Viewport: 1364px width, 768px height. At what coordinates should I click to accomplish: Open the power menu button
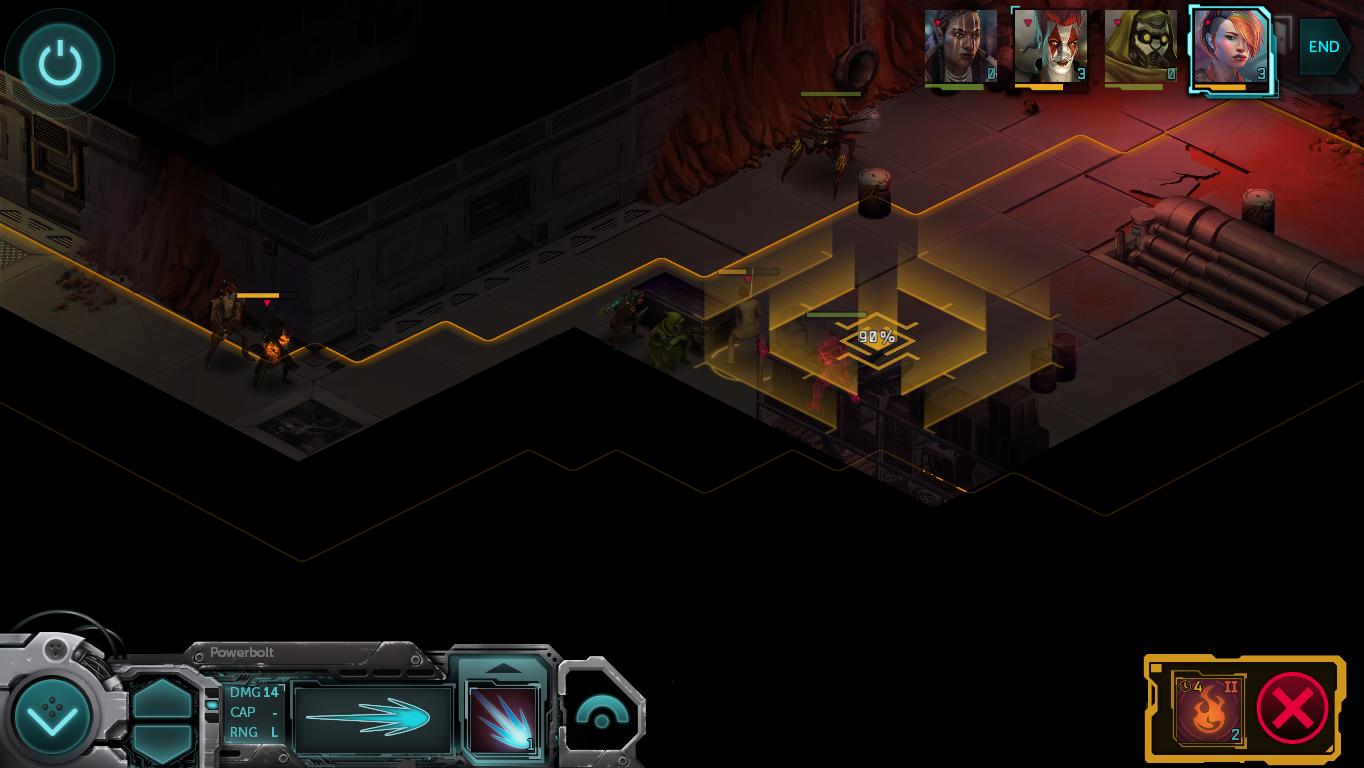(x=60, y=64)
